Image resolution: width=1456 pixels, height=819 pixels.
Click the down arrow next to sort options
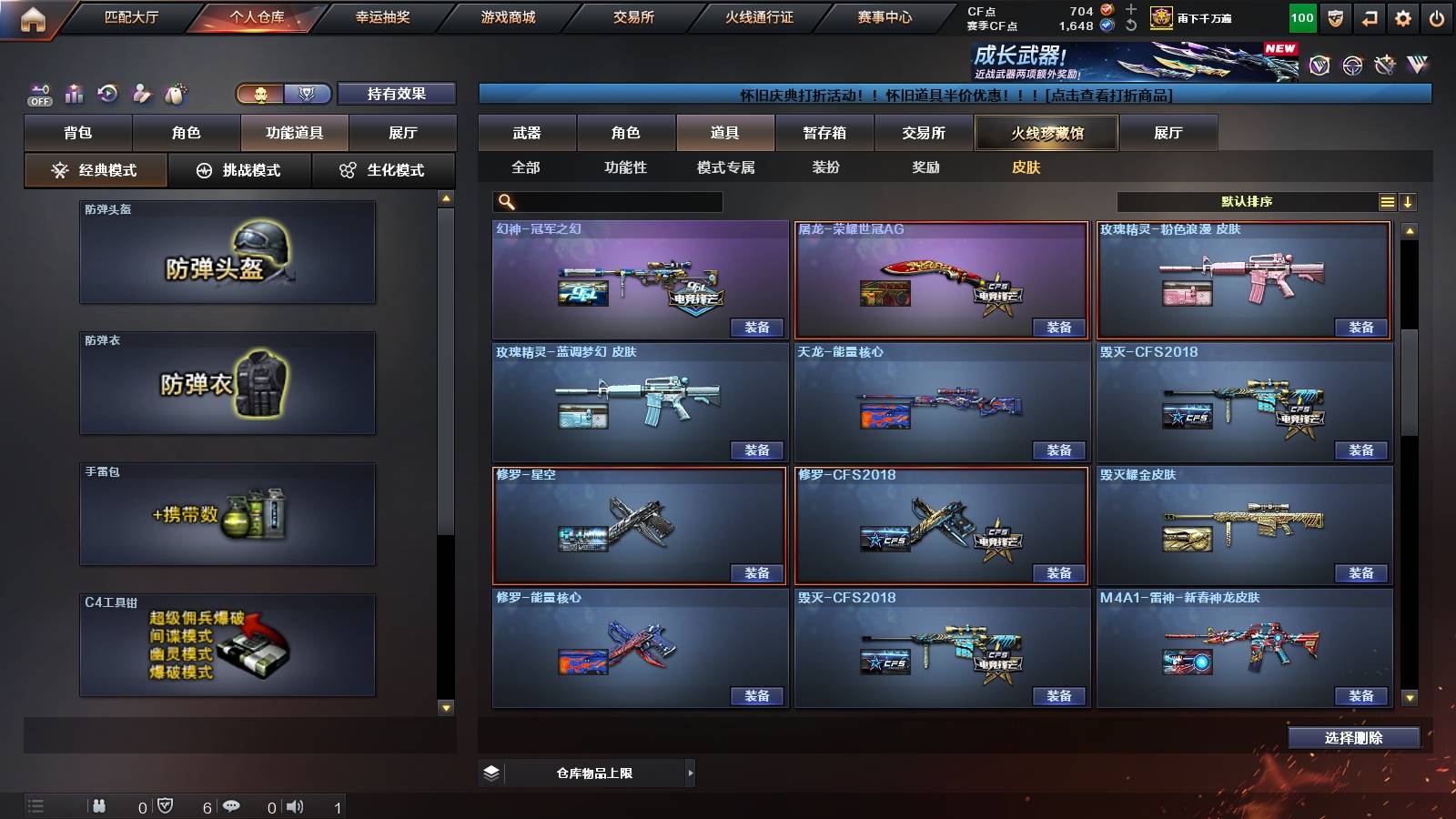point(1410,201)
